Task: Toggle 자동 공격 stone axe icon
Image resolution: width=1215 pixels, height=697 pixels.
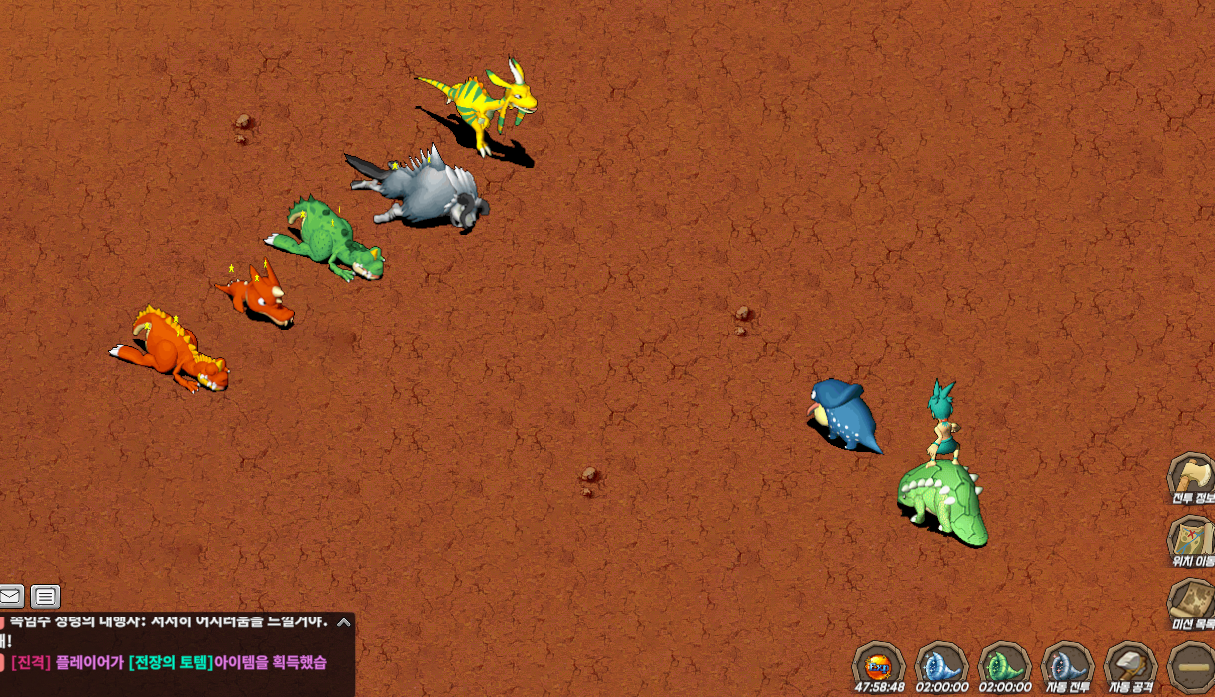Action: click(x=1130, y=665)
